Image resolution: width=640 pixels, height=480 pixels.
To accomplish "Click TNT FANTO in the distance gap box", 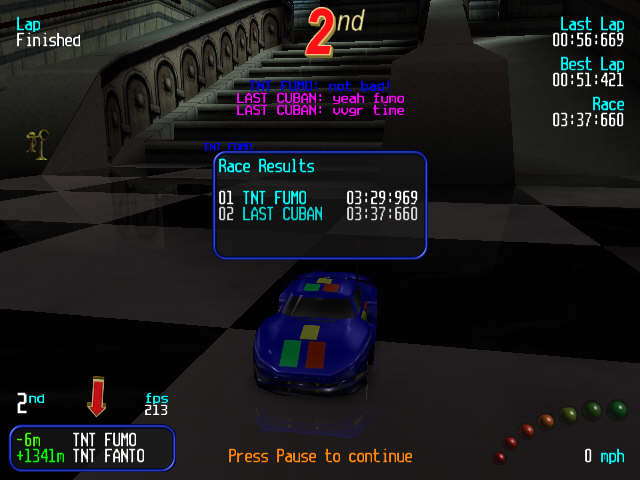I will pyautogui.click(x=108, y=456).
